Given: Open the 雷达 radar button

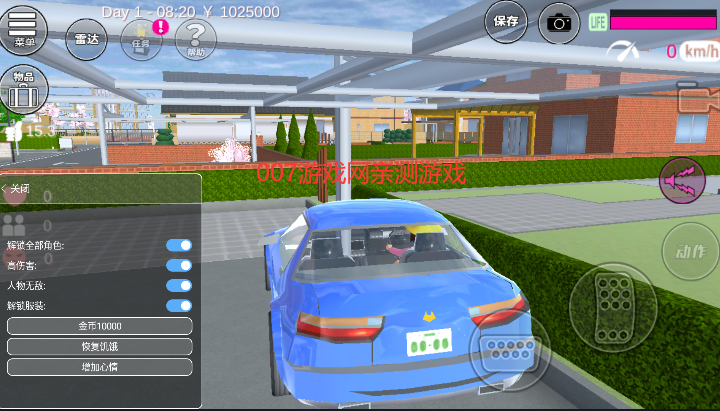Looking at the screenshot, I should tap(87, 40).
